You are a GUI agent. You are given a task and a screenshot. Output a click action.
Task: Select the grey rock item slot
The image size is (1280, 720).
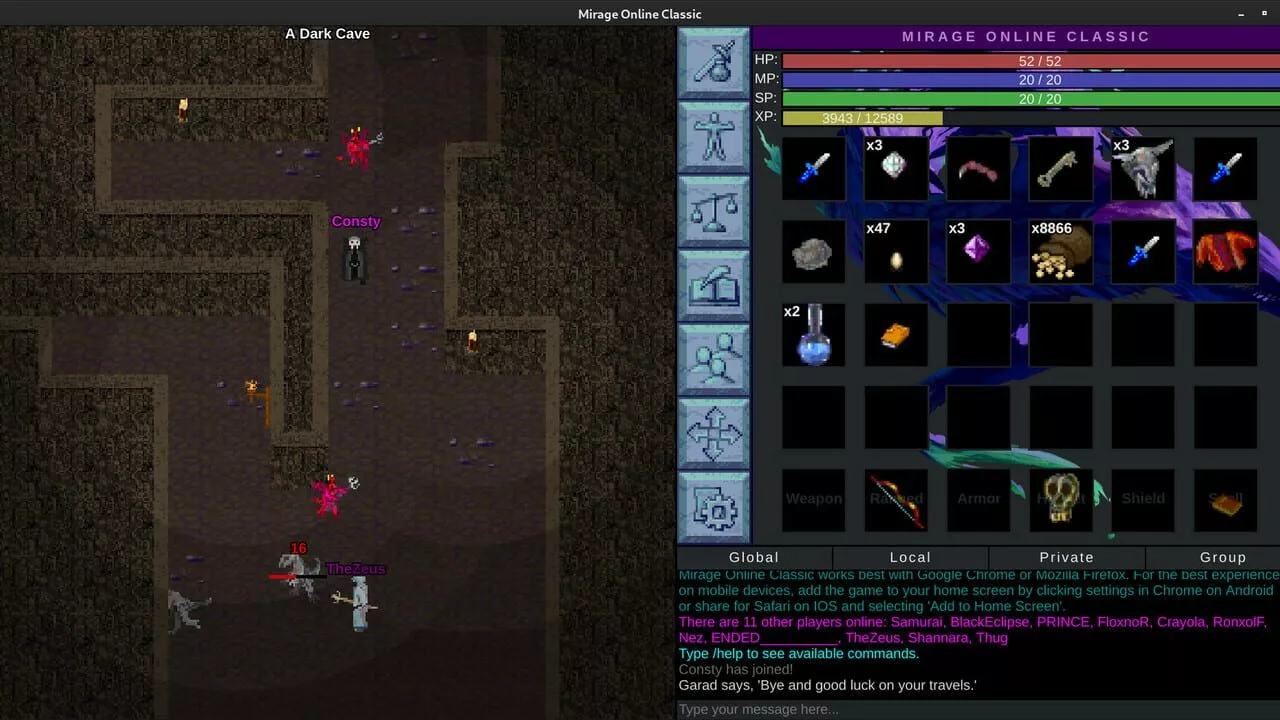click(x=813, y=252)
